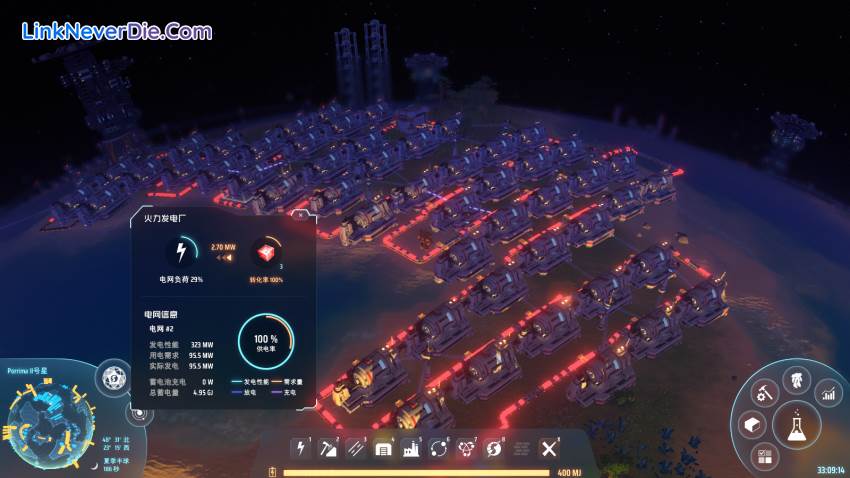Open the Dyson sphere view button
Screen dimensions: 850x478
[113, 378]
